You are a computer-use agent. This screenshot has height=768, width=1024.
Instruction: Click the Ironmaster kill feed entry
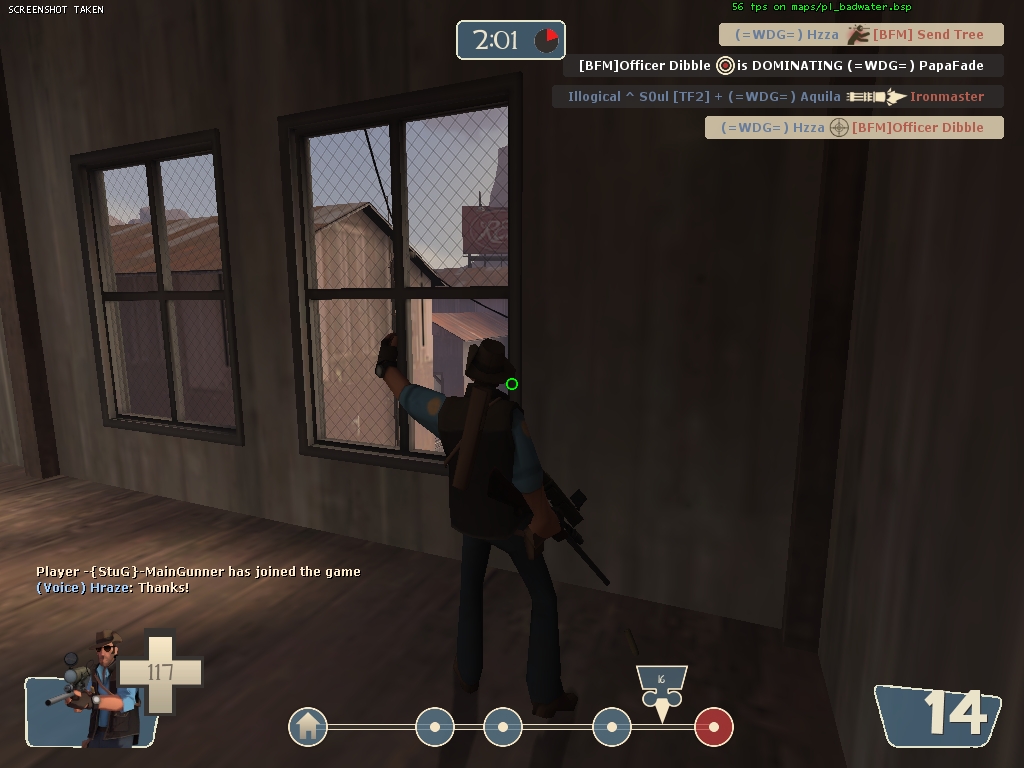pyautogui.click(x=776, y=97)
